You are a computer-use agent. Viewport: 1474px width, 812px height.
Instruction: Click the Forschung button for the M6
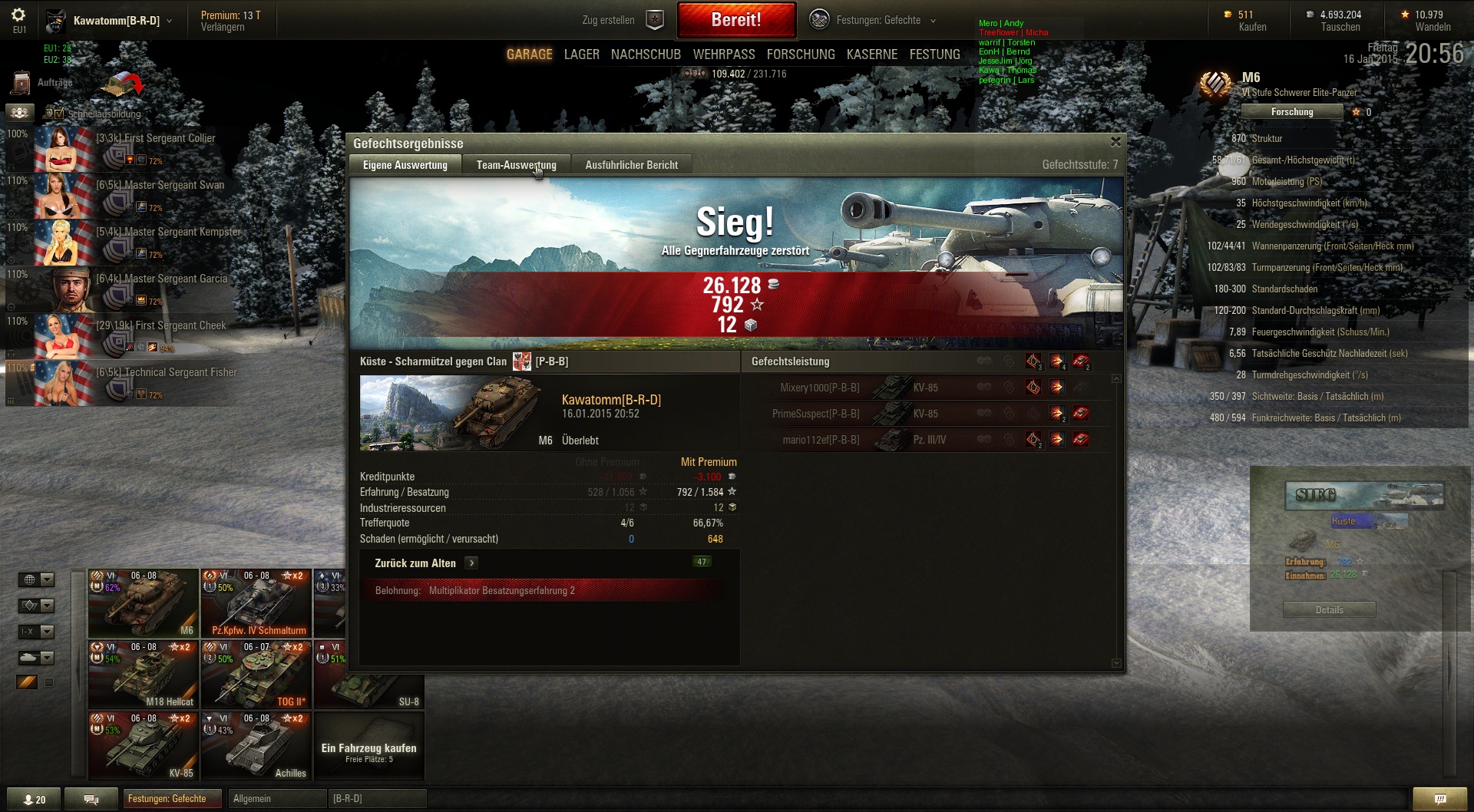click(1291, 112)
